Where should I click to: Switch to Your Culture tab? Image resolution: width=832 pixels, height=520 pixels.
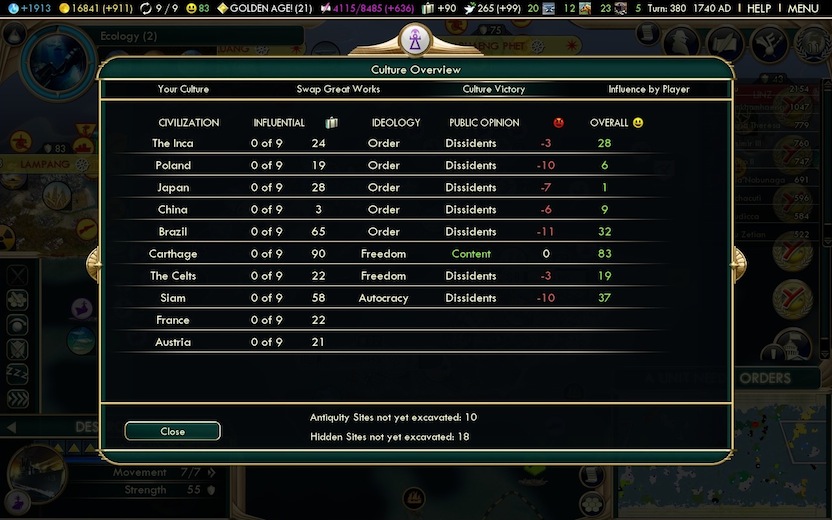[x=183, y=89]
